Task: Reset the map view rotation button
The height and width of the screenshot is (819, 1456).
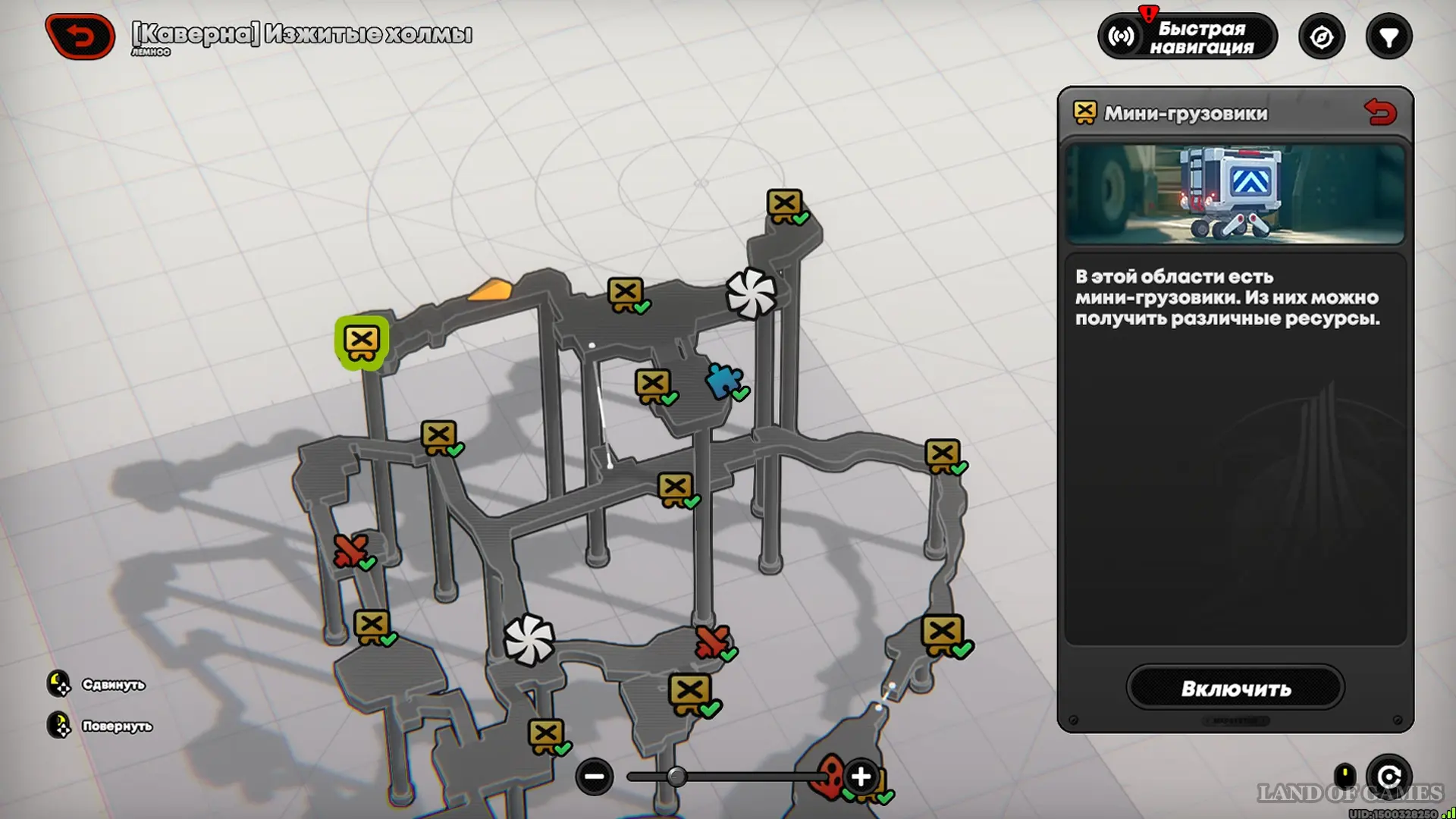Action: click(x=1389, y=777)
